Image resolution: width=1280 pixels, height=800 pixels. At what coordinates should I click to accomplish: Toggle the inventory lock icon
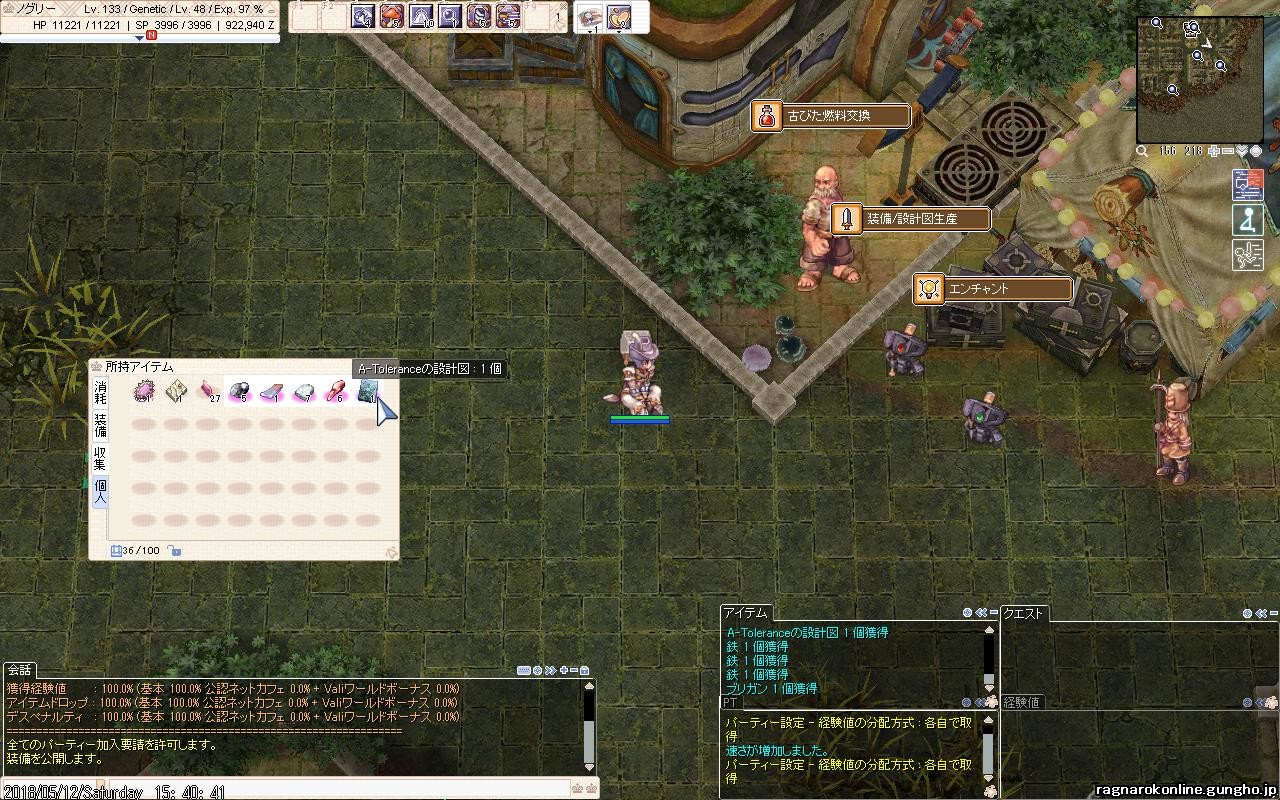[x=174, y=550]
